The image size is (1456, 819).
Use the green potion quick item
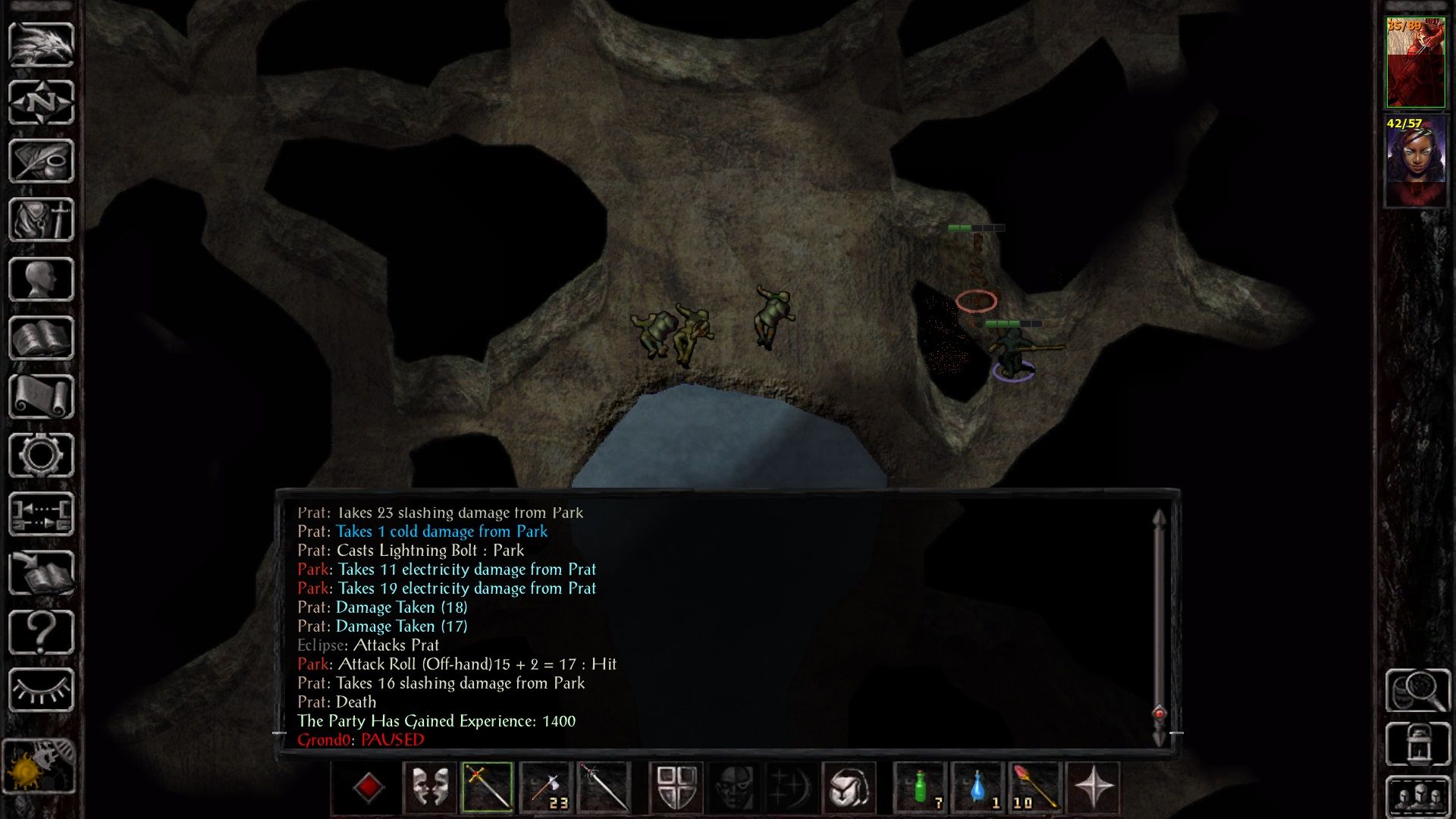pyautogui.click(x=921, y=787)
